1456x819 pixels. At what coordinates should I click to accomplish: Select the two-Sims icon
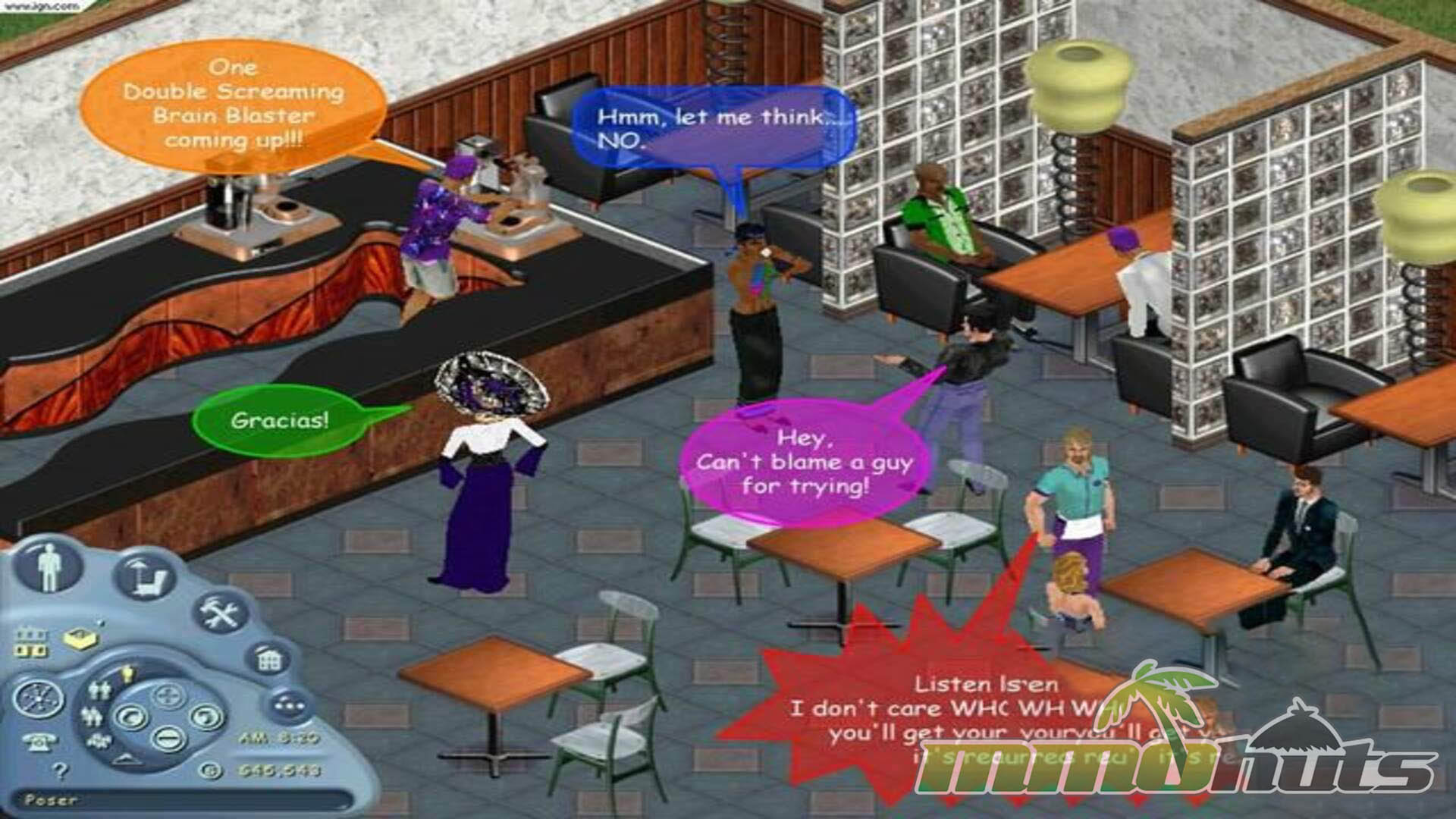point(99,690)
